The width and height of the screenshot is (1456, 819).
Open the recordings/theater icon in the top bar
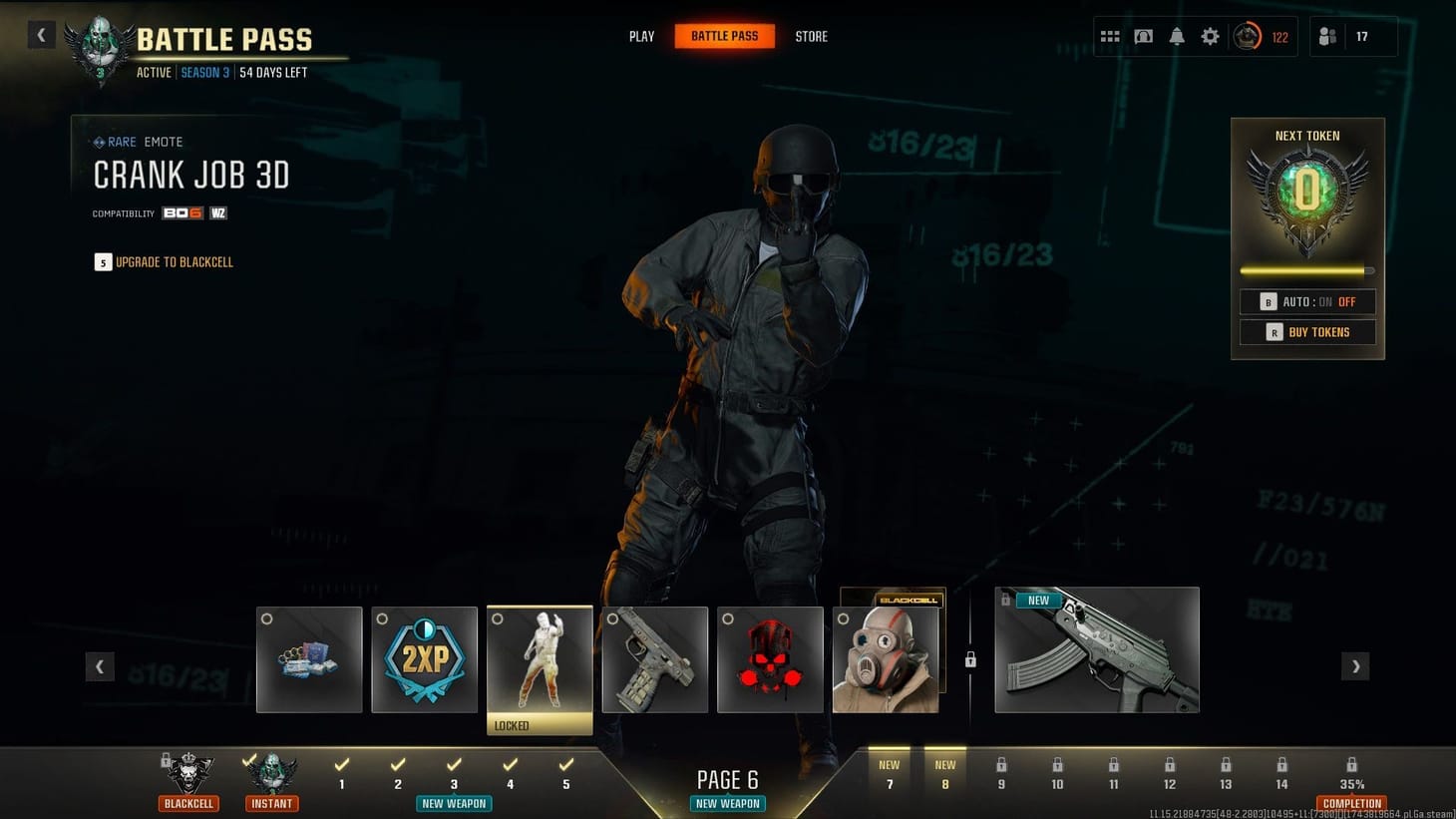pyautogui.click(x=1143, y=36)
